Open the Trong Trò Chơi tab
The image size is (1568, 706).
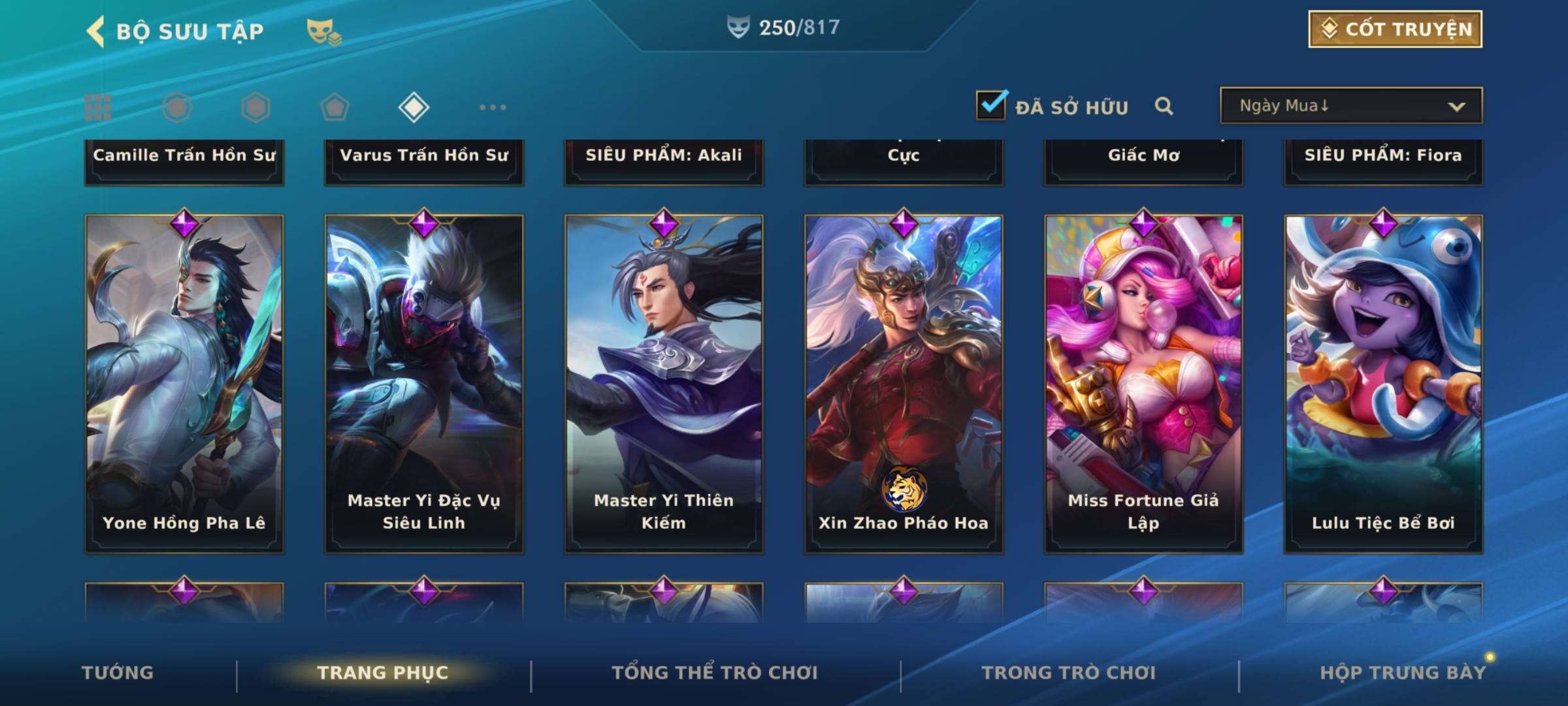1069,673
